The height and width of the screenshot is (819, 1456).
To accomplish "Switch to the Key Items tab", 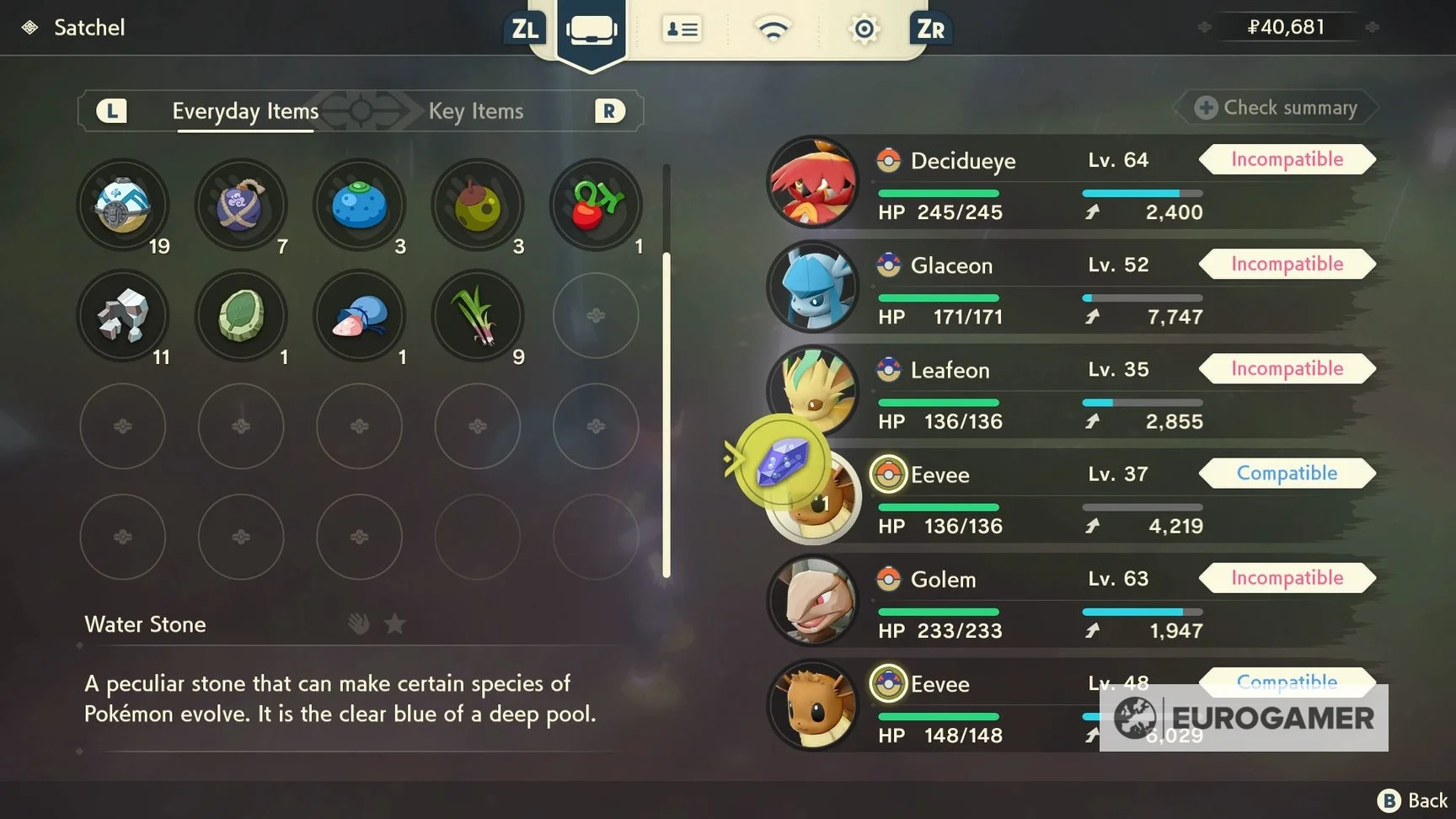I will [476, 110].
